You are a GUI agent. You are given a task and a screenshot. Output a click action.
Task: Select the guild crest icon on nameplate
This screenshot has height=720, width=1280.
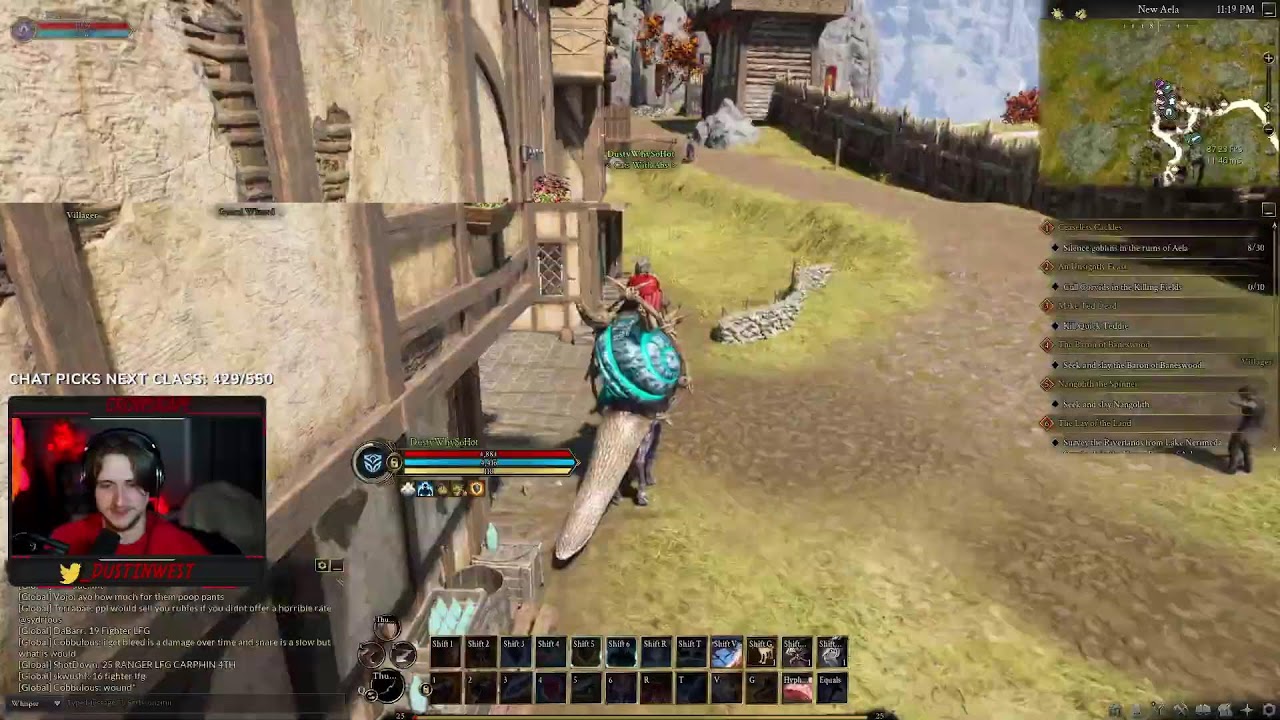[373, 462]
